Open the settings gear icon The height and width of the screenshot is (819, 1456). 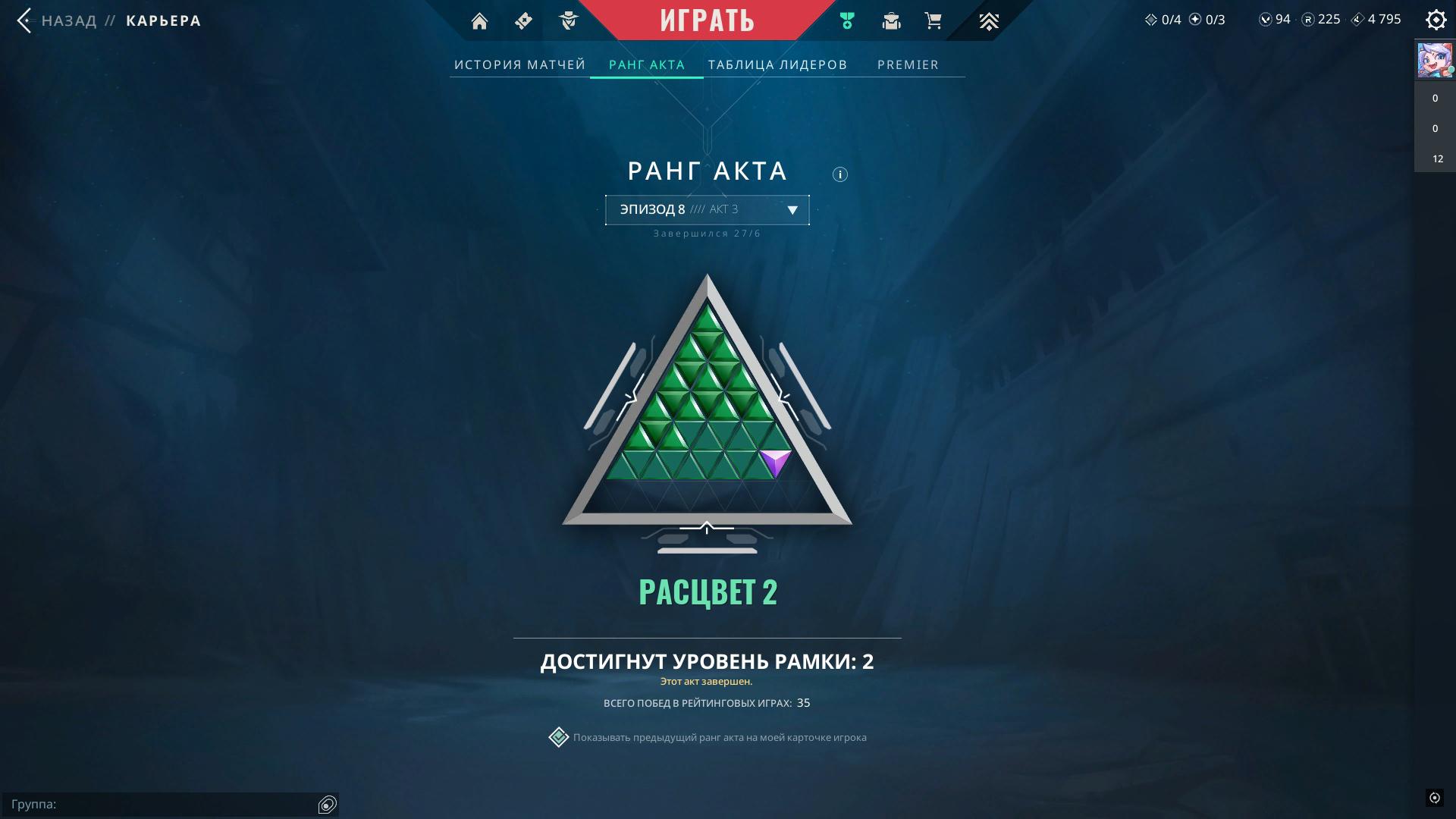(x=1436, y=20)
